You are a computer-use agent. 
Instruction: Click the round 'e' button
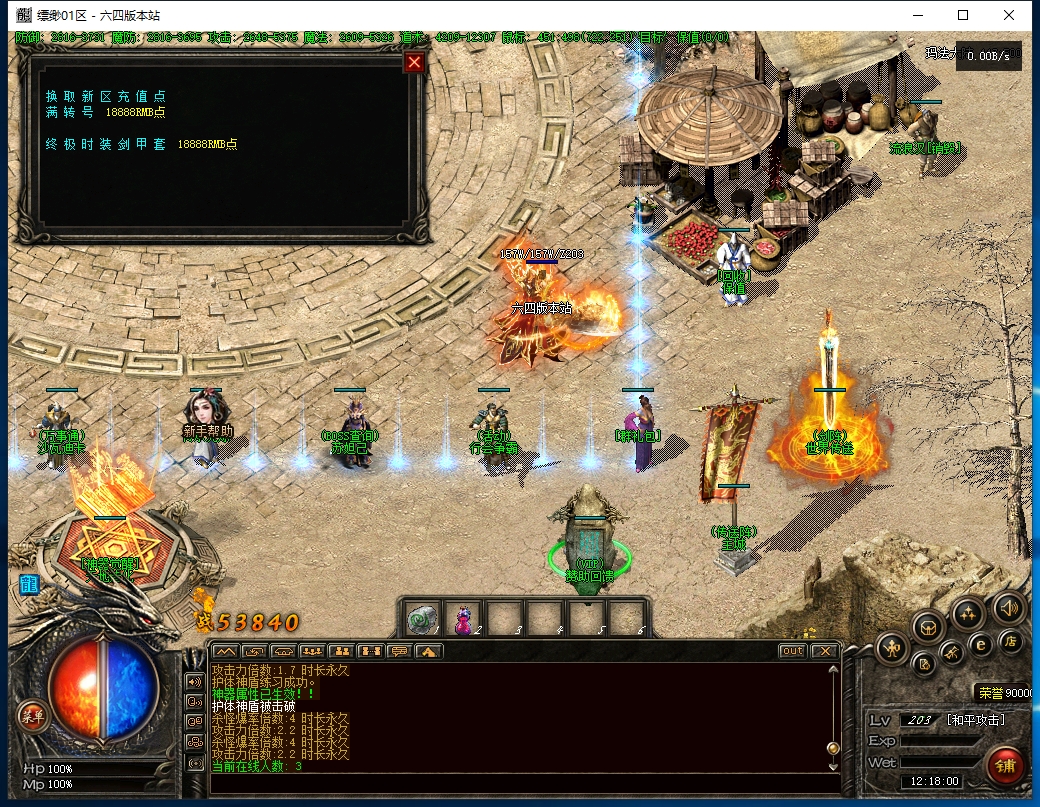click(x=981, y=645)
